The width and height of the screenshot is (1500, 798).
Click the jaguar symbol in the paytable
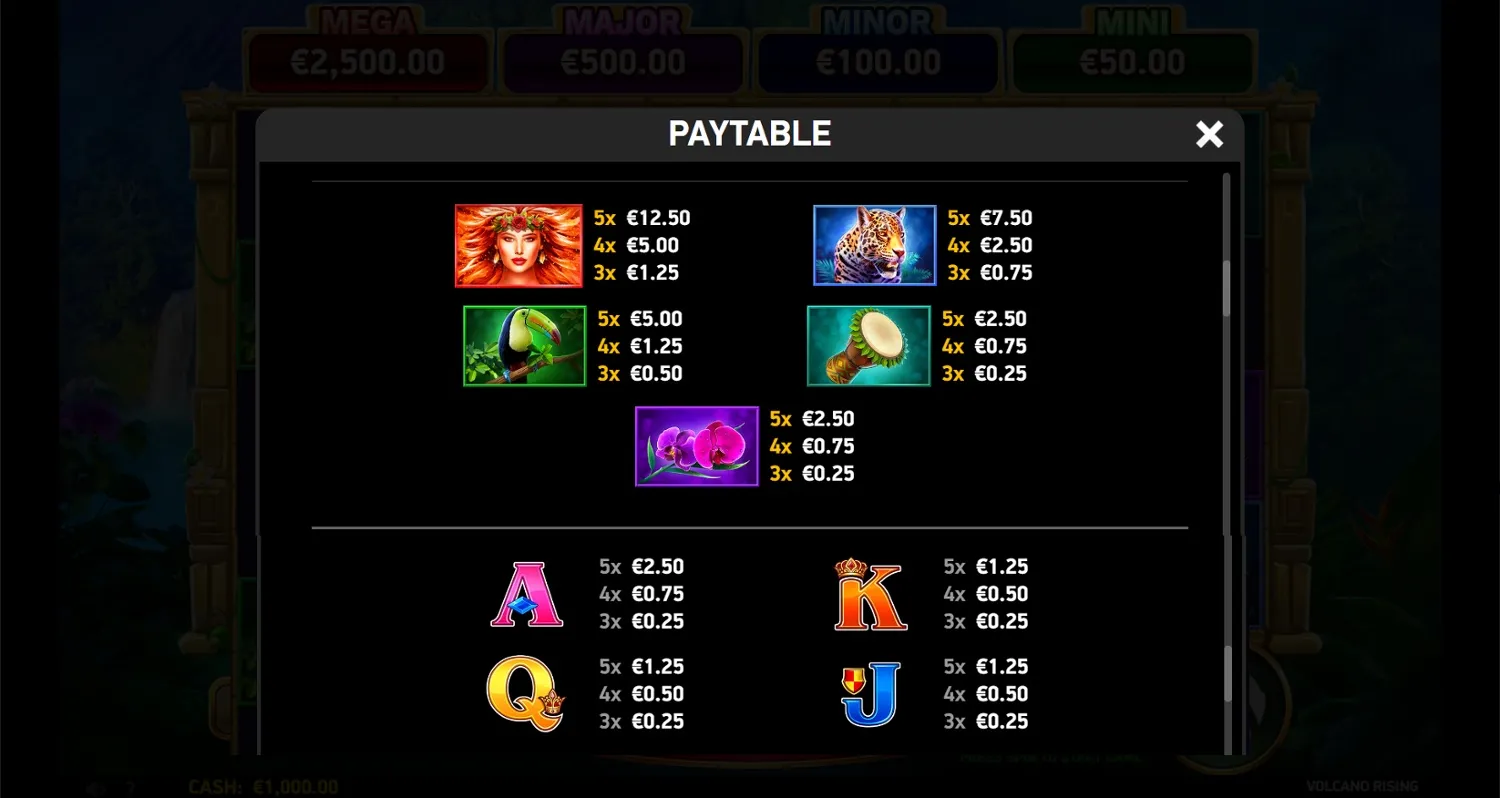pos(873,245)
